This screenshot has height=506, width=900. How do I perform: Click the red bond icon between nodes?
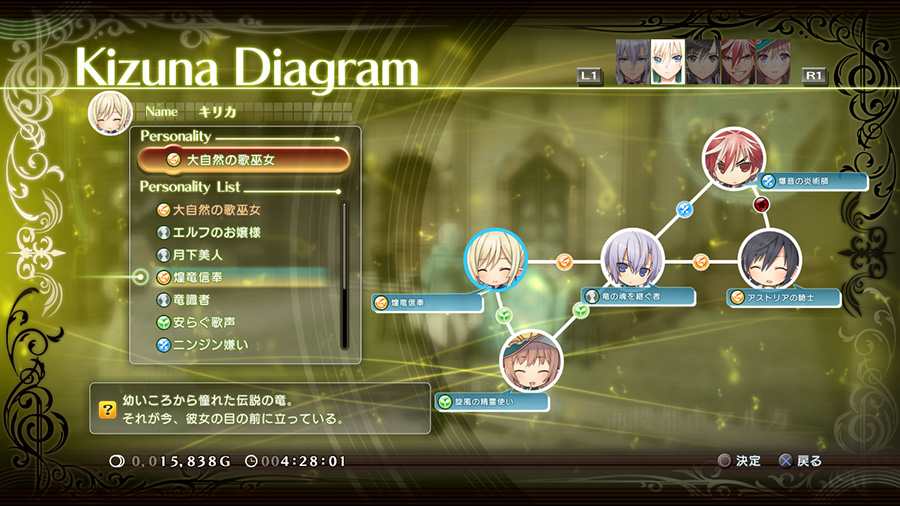tap(761, 205)
